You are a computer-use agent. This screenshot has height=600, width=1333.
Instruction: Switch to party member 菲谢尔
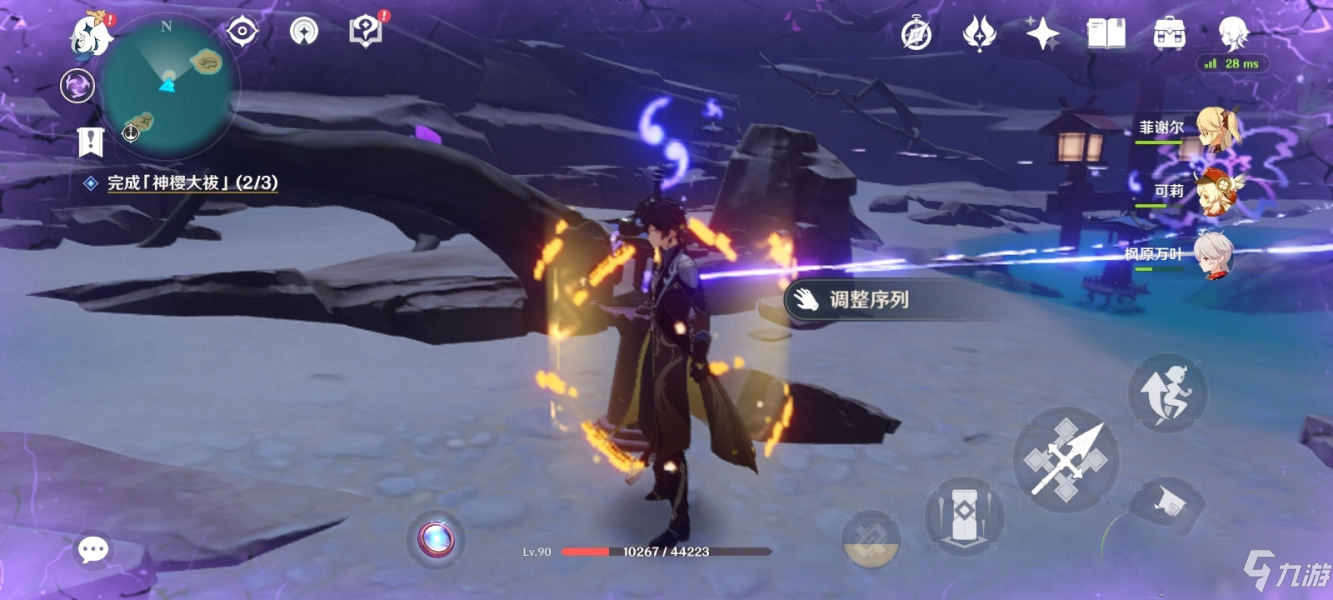(x=1218, y=131)
